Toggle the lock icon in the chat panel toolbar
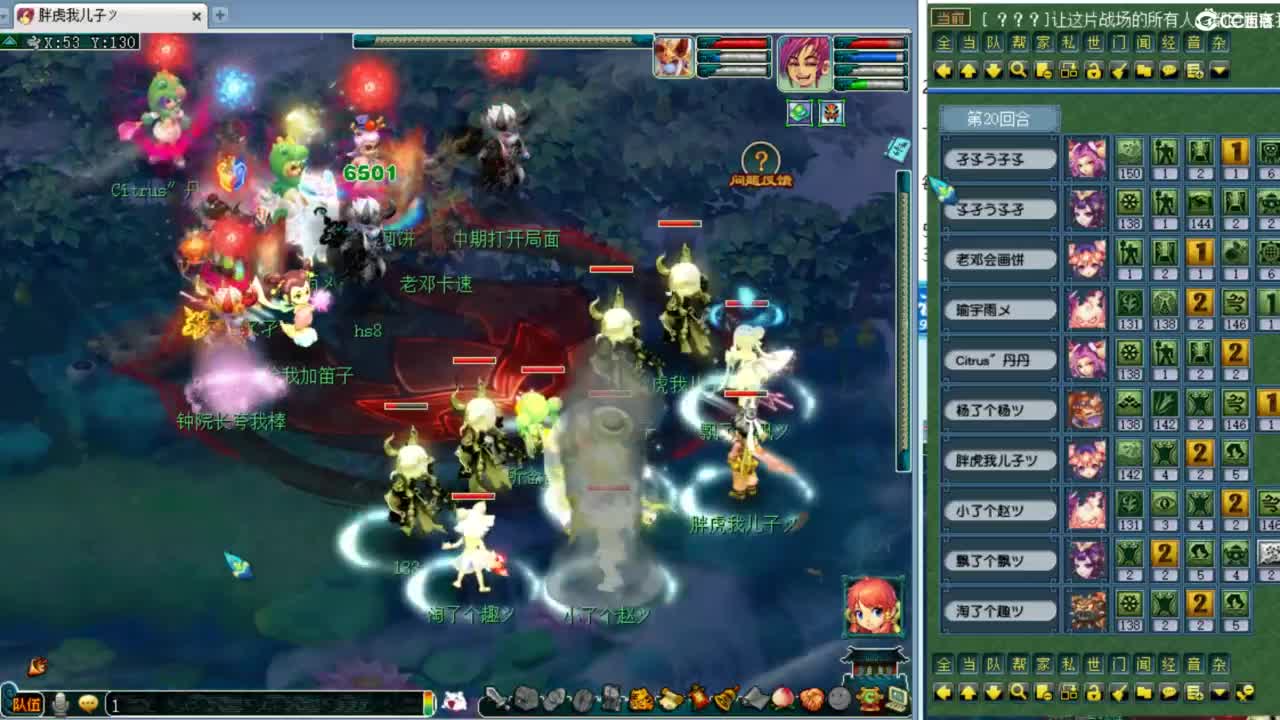This screenshot has width=1280, height=720. click(x=1093, y=70)
